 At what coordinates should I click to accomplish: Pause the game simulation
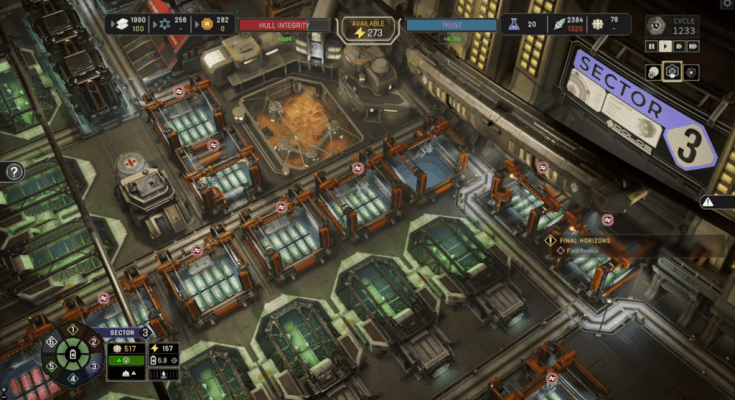pos(652,46)
